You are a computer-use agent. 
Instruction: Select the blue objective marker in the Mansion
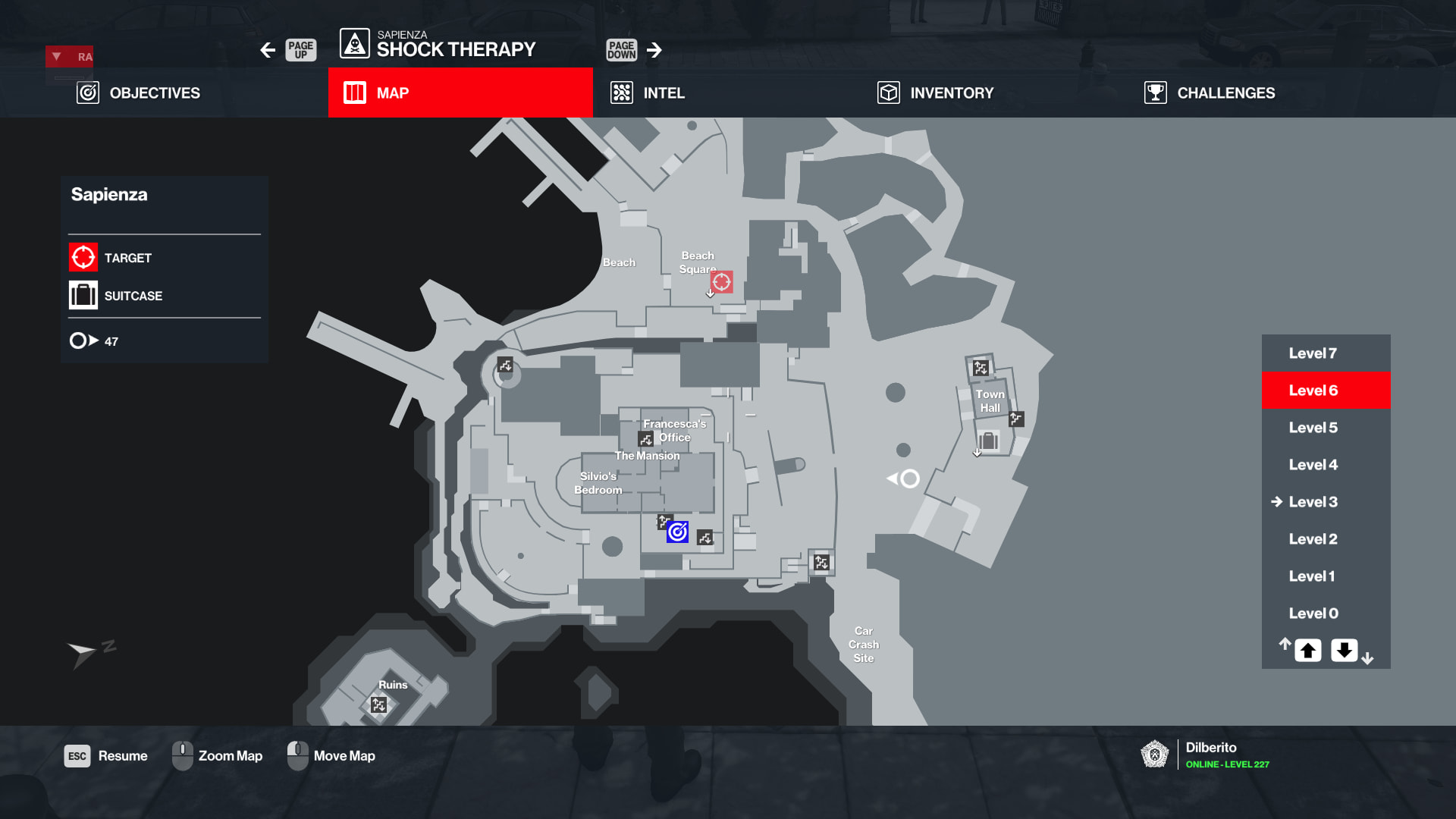point(677,532)
